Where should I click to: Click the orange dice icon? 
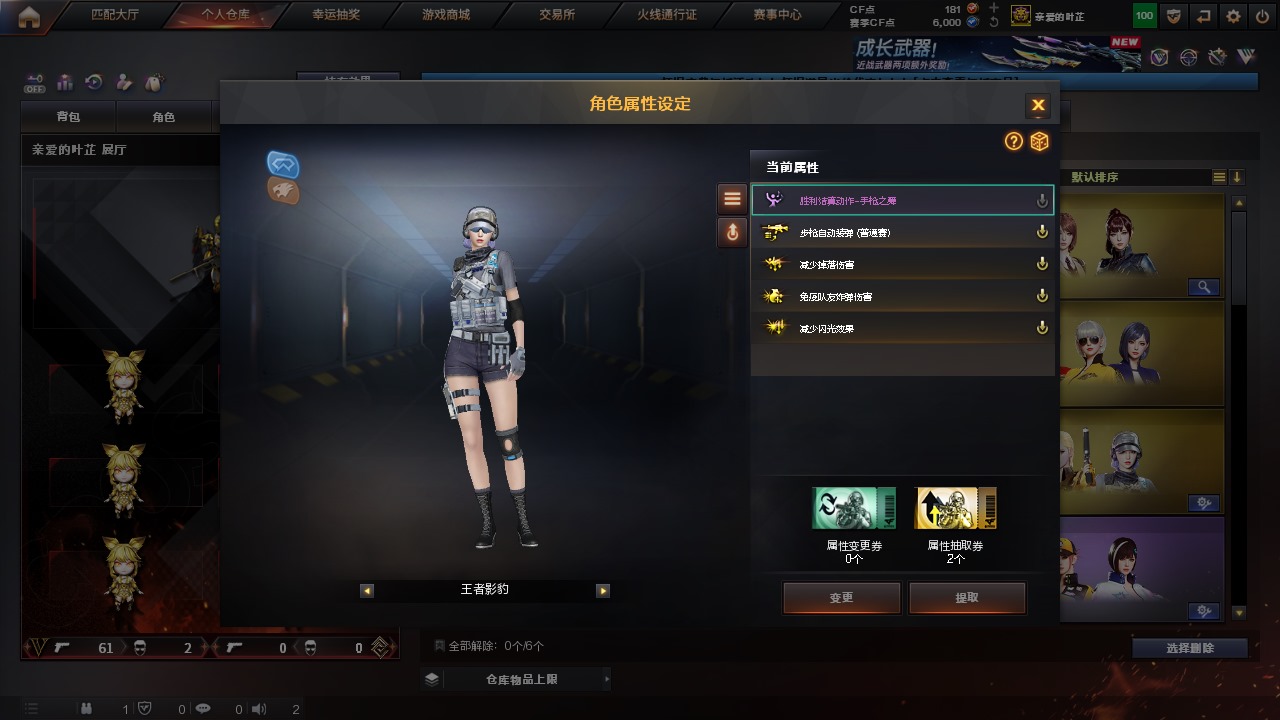coord(1040,142)
